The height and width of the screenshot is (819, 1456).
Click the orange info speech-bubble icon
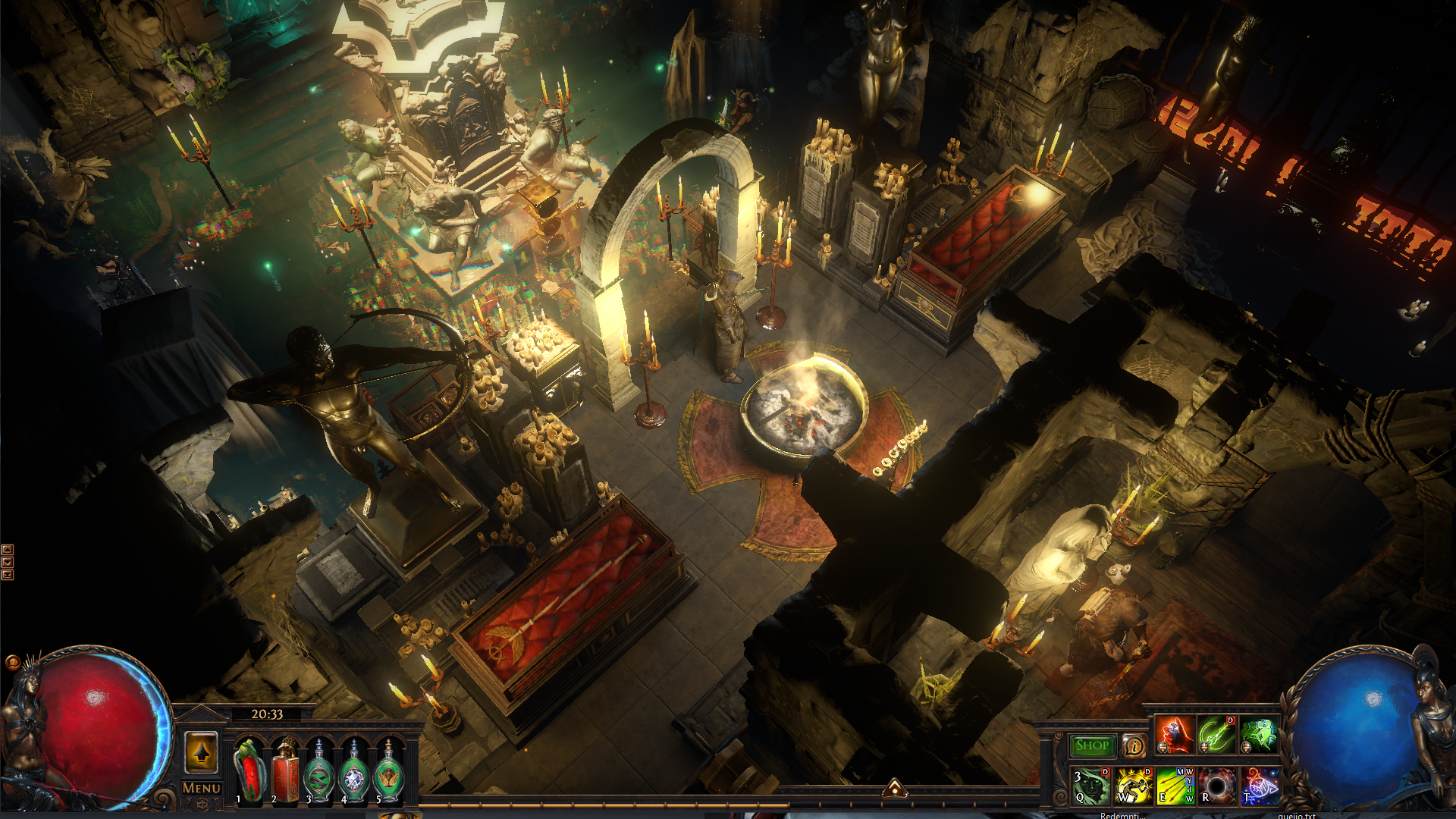click(x=1134, y=745)
